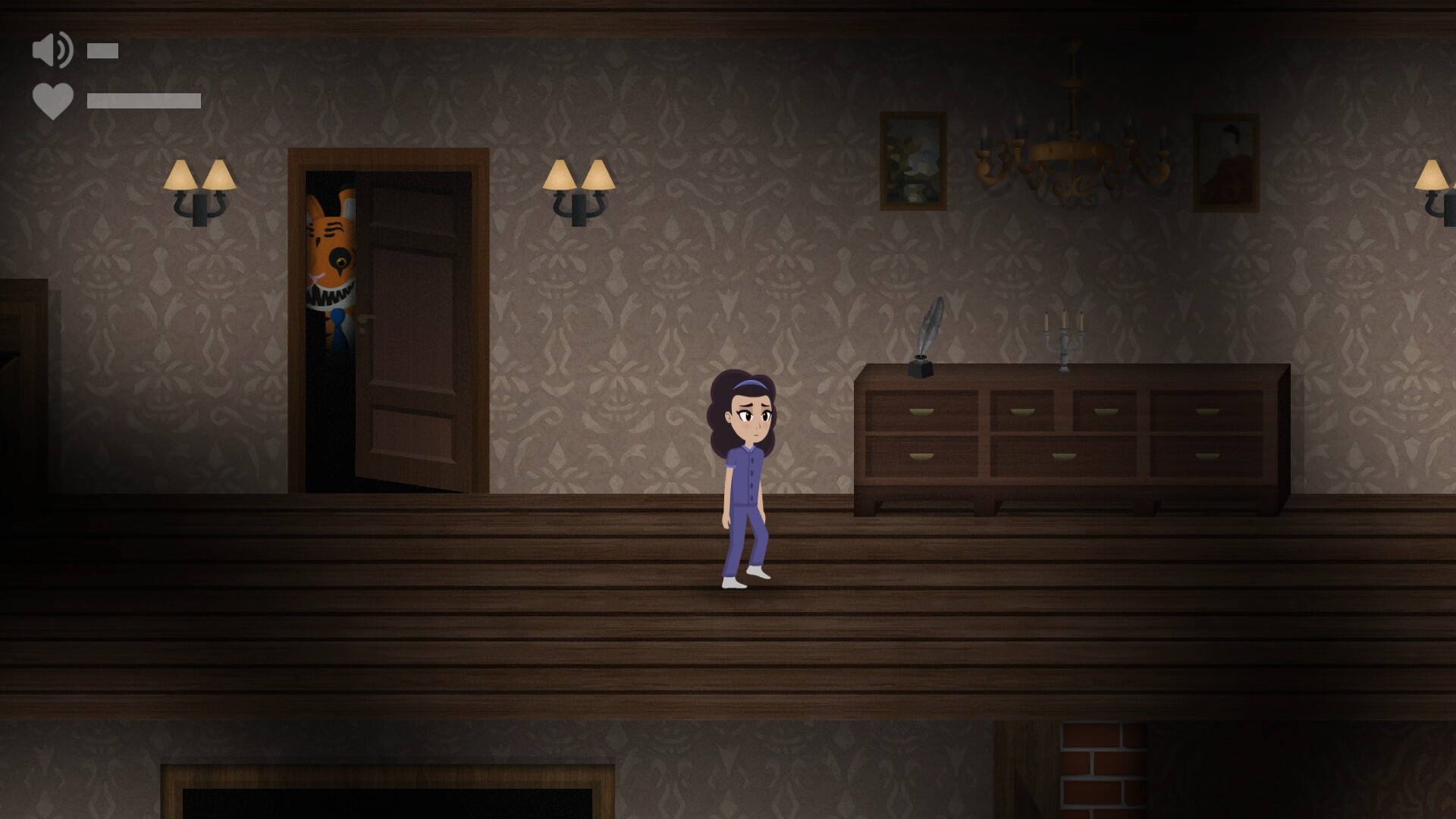The image size is (1456, 819).
Task: Click the small volume level bar
Action: tap(101, 50)
